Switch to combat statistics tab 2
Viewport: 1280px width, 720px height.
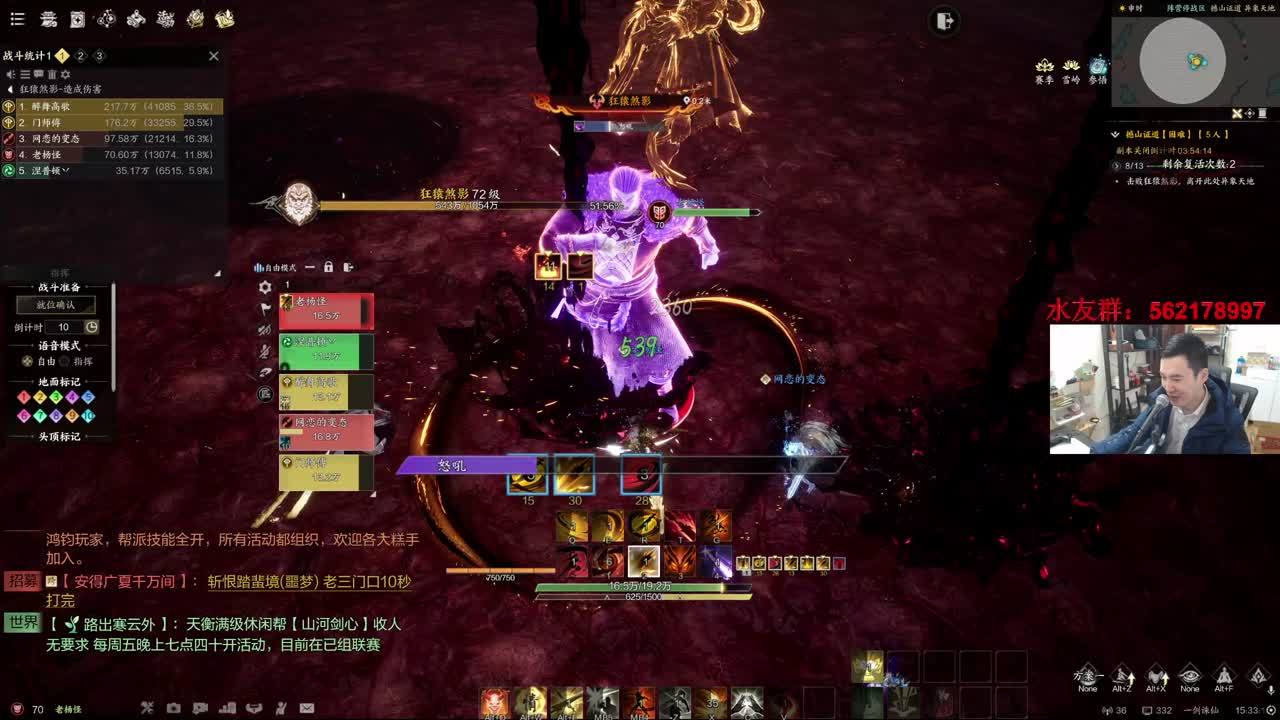pyautogui.click(x=81, y=56)
